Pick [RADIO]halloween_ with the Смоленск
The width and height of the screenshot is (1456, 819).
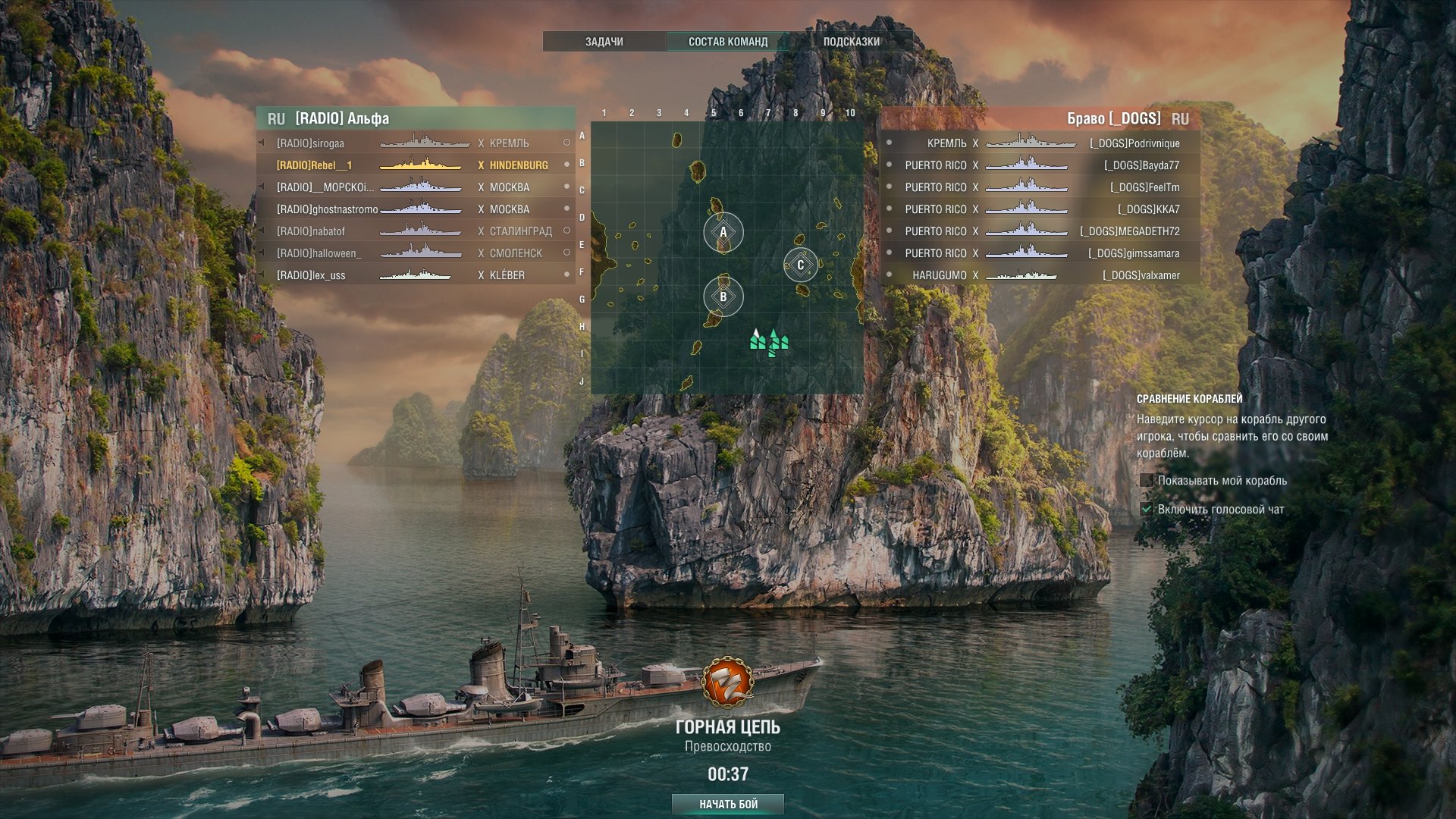click(x=416, y=253)
